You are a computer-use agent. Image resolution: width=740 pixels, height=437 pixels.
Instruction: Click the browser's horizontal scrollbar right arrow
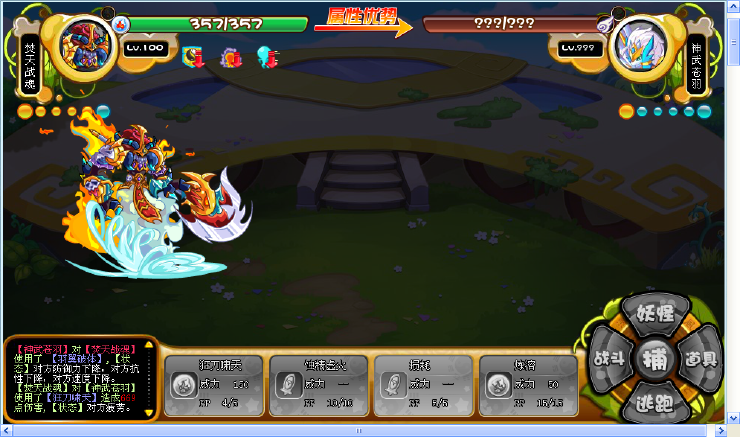pos(717,431)
